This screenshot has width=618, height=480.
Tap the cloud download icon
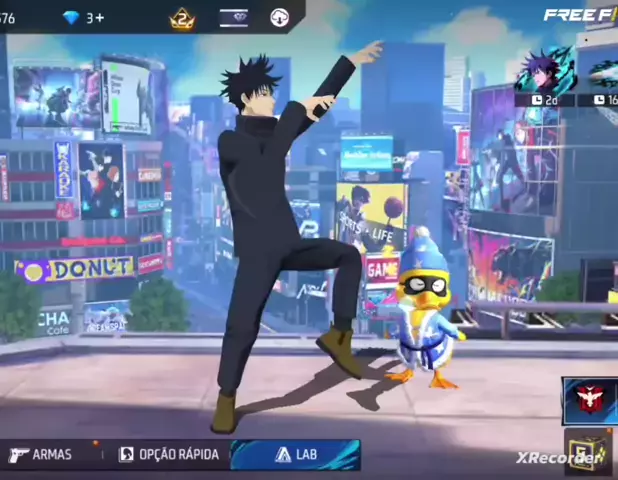tap(280, 18)
